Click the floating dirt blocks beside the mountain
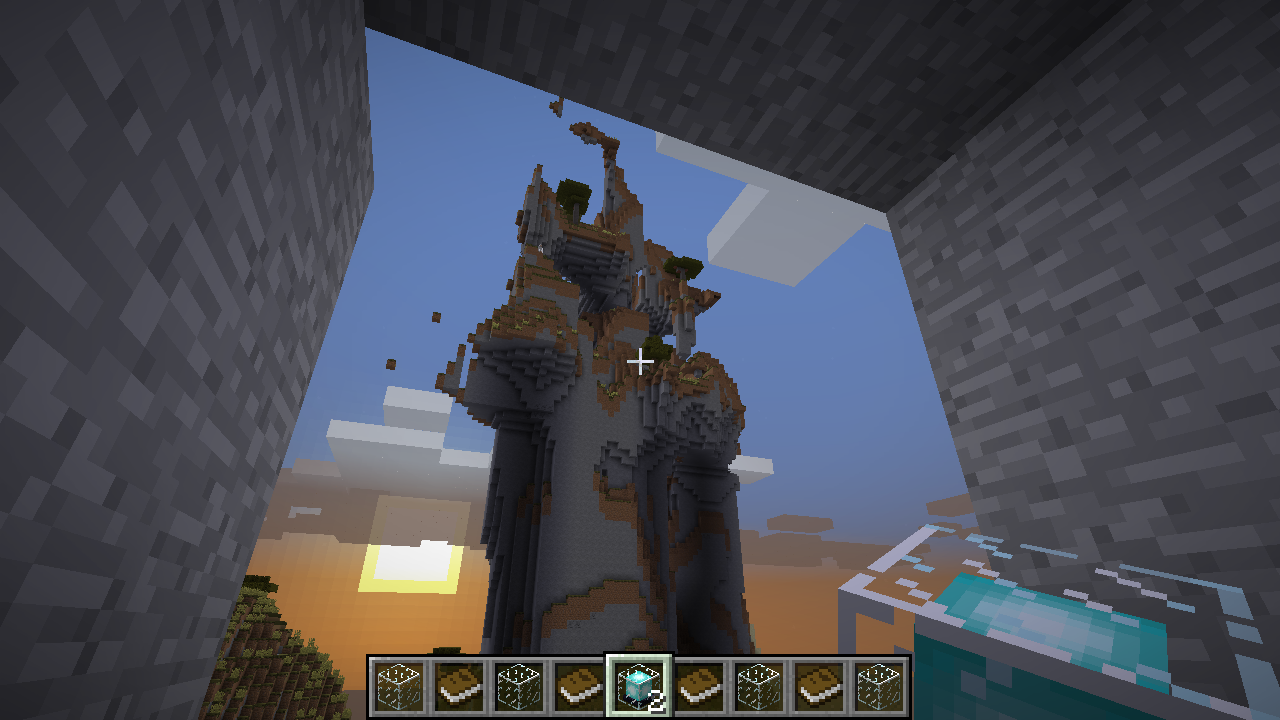 coord(434,318)
